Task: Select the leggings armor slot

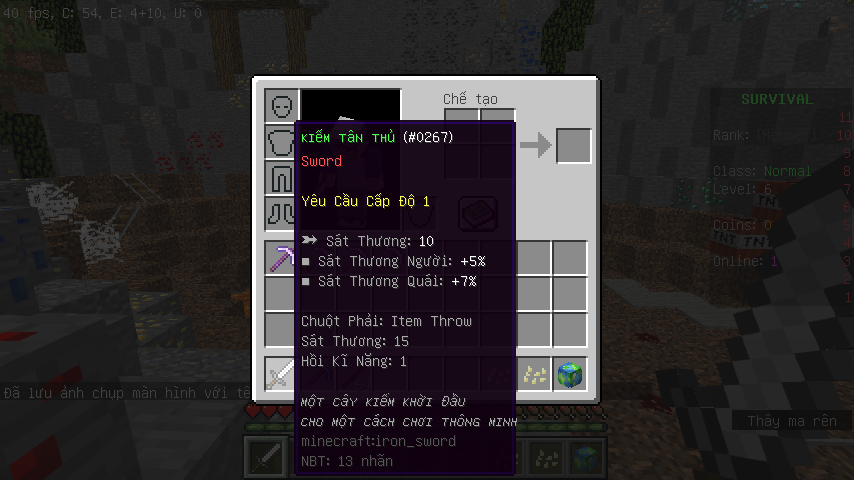Action: coord(280,177)
